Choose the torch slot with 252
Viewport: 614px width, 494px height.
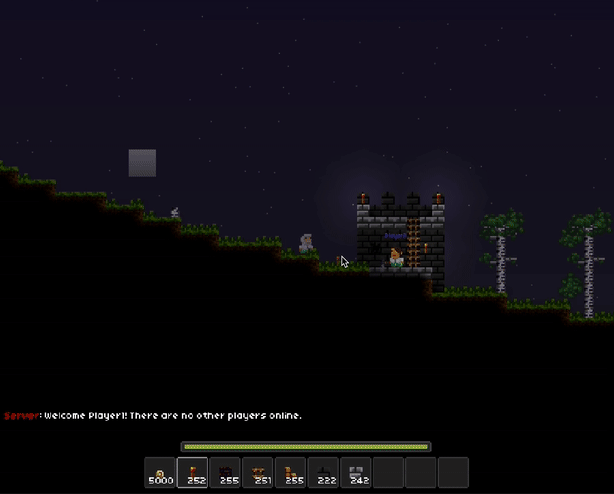tap(193, 472)
